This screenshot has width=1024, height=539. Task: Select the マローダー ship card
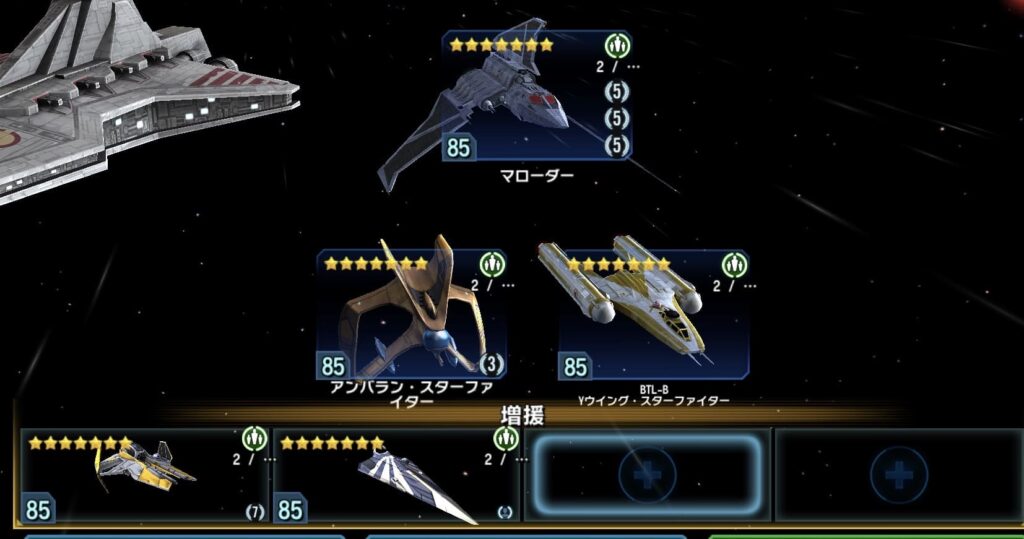pyautogui.click(x=536, y=97)
